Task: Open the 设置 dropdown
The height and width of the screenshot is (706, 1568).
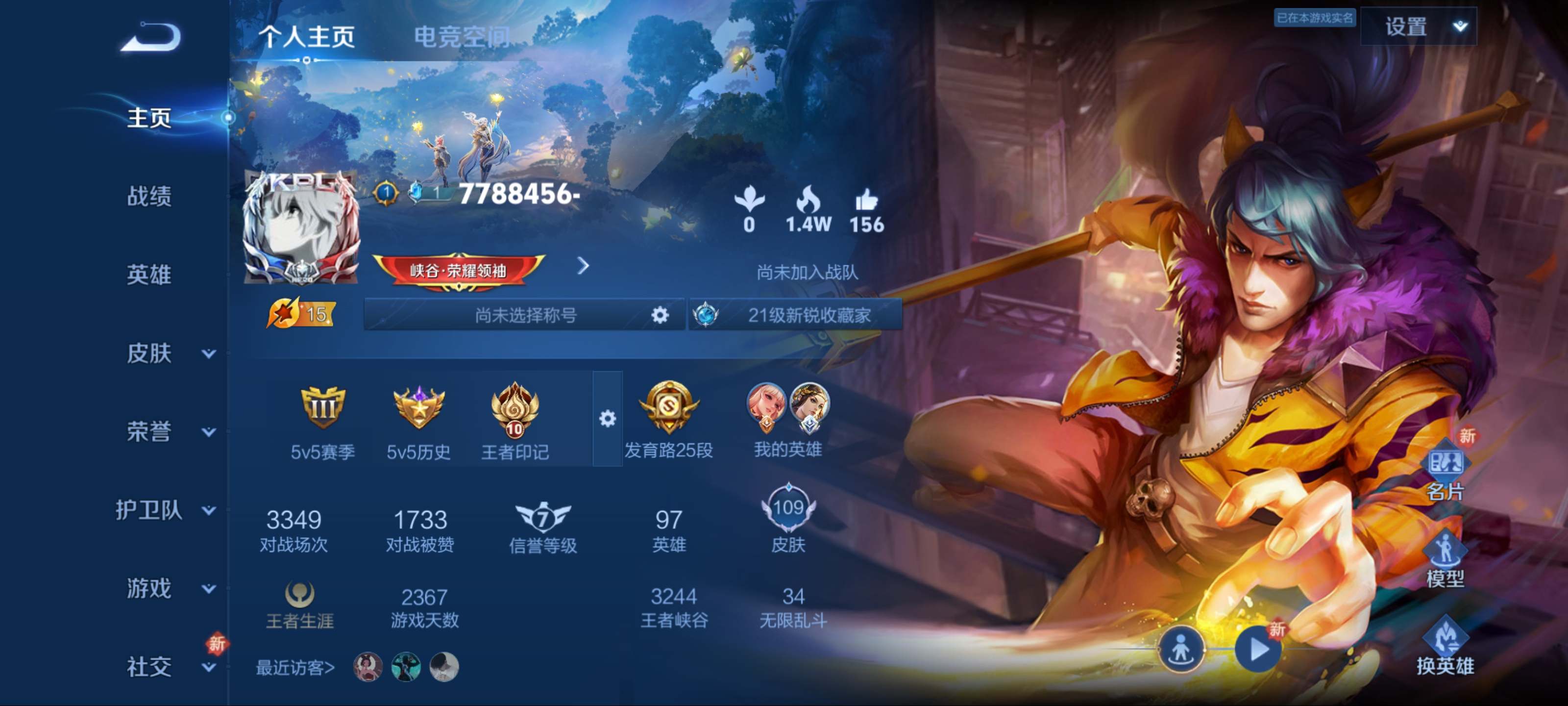Action: point(1418,27)
